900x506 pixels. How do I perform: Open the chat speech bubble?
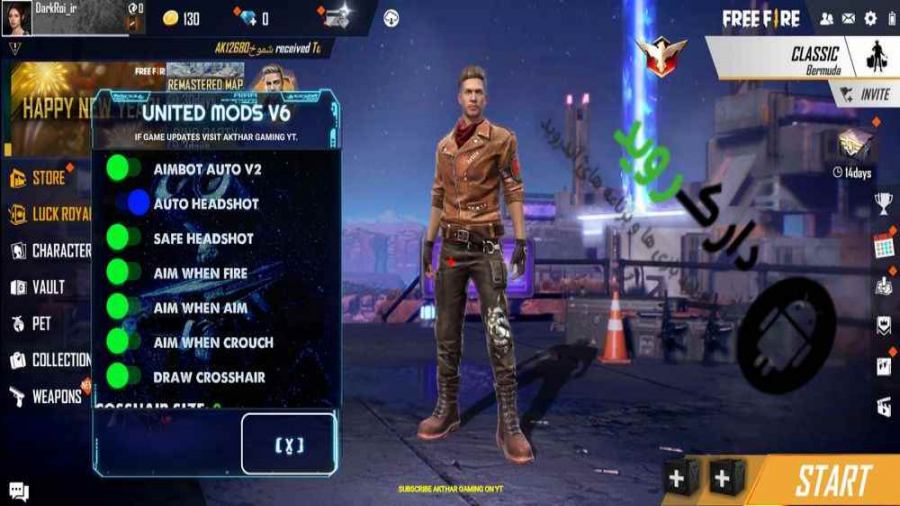click(19, 491)
